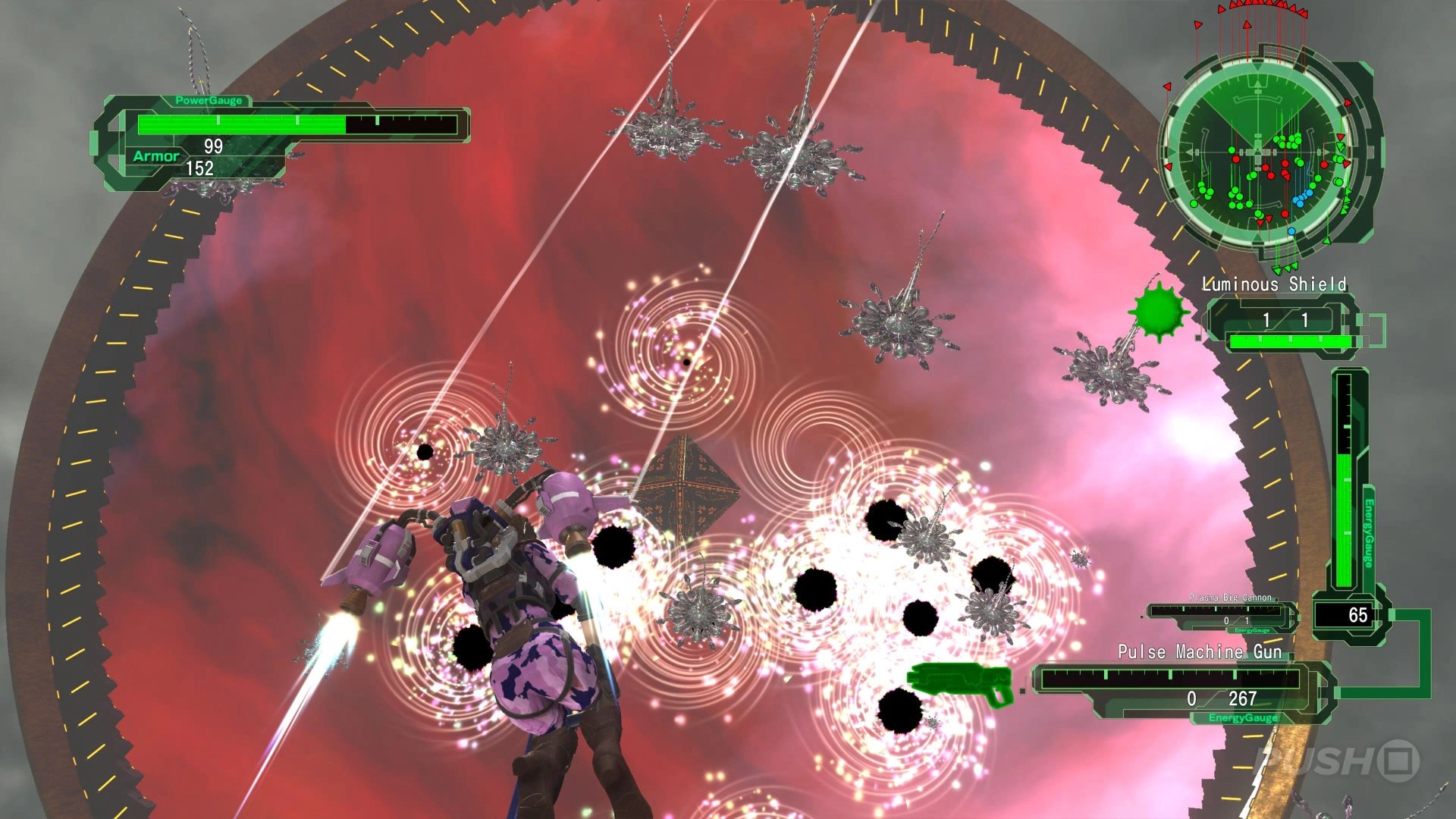Select the PowerGauge emblem on the HUD
This screenshot has height=819, width=1456.
point(209,99)
